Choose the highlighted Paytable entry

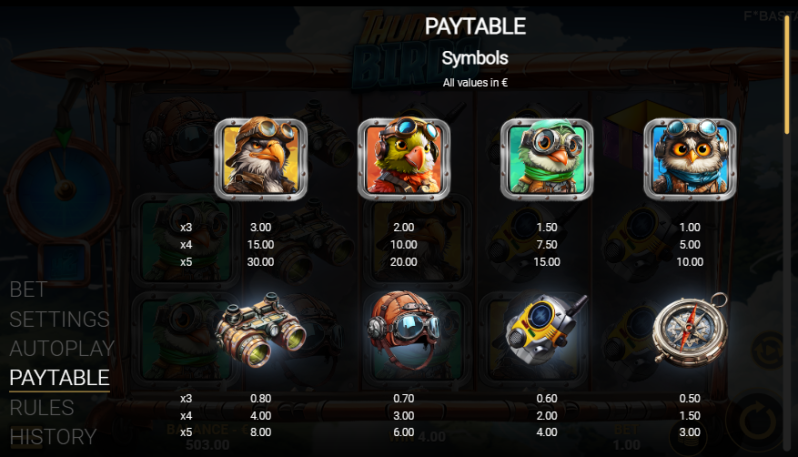coord(59,378)
